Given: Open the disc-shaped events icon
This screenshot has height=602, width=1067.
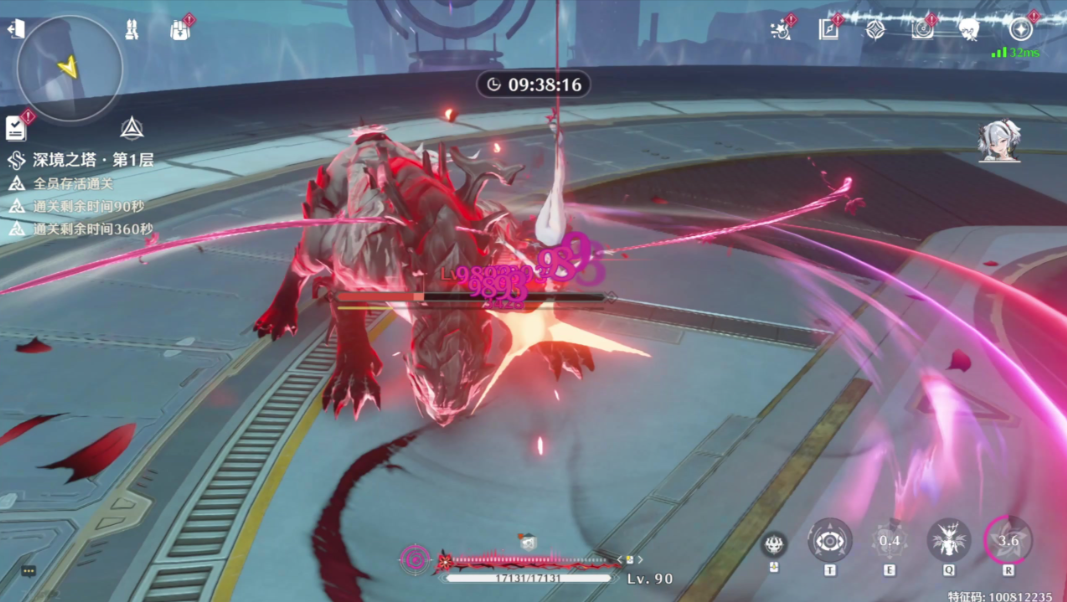Looking at the screenshot, I should click(922, 29).
